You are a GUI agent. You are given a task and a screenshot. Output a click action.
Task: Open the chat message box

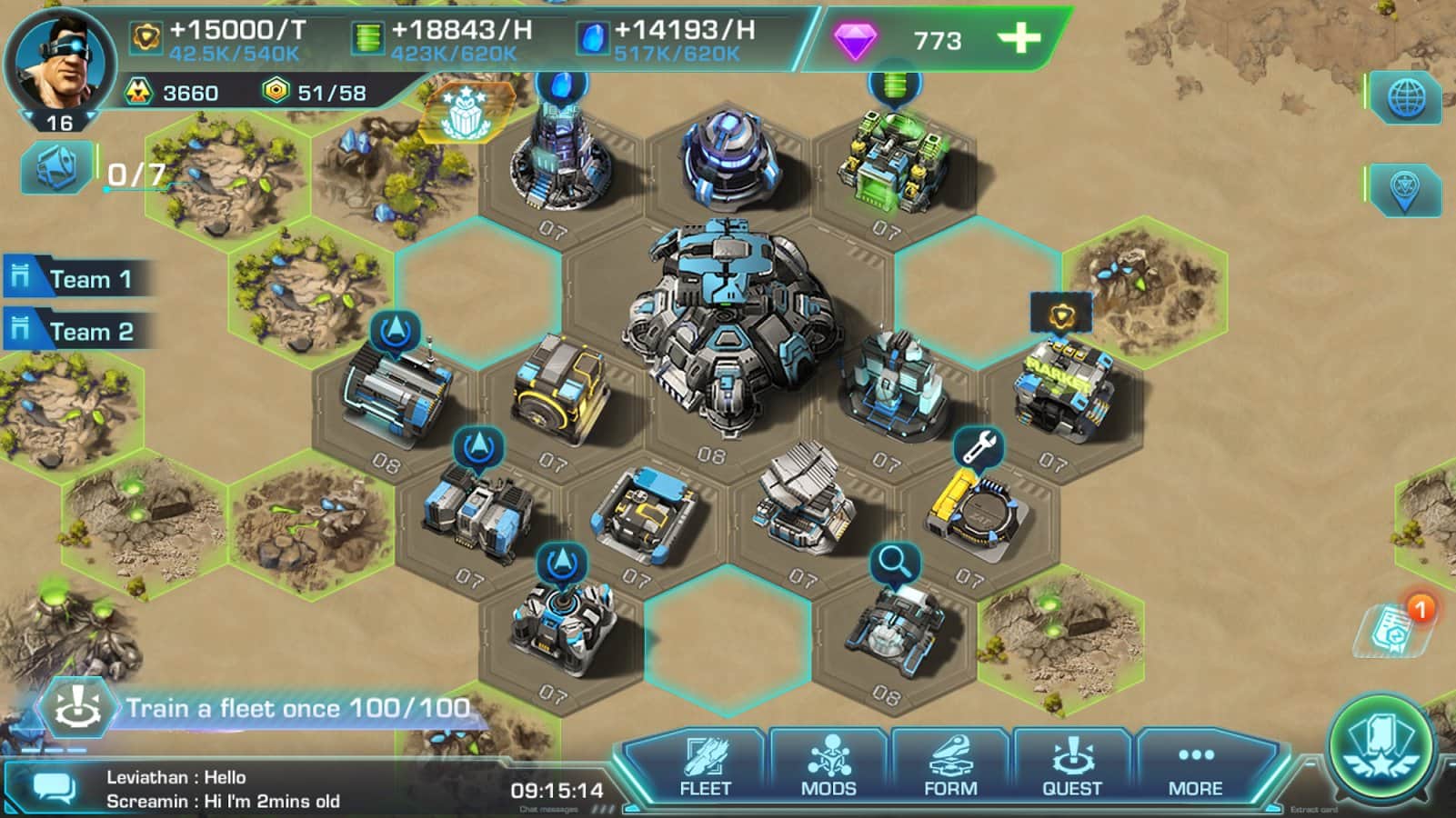pos(55,788)
